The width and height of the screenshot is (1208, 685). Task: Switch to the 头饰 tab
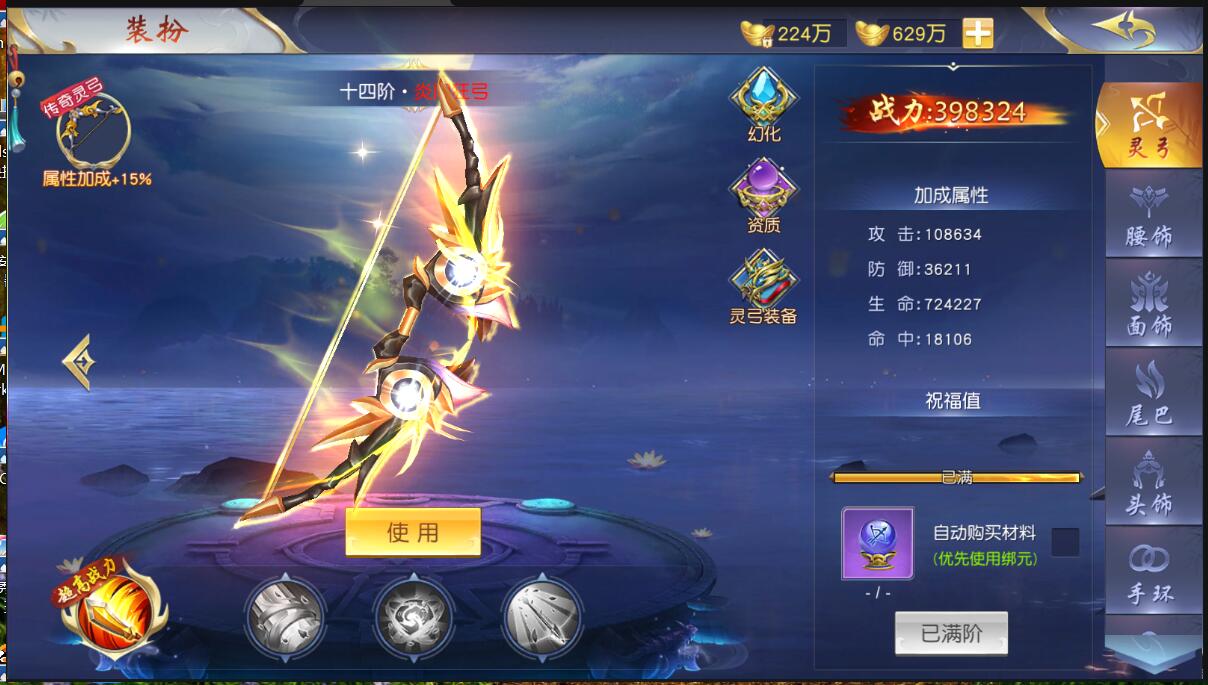click(1150, 481)
